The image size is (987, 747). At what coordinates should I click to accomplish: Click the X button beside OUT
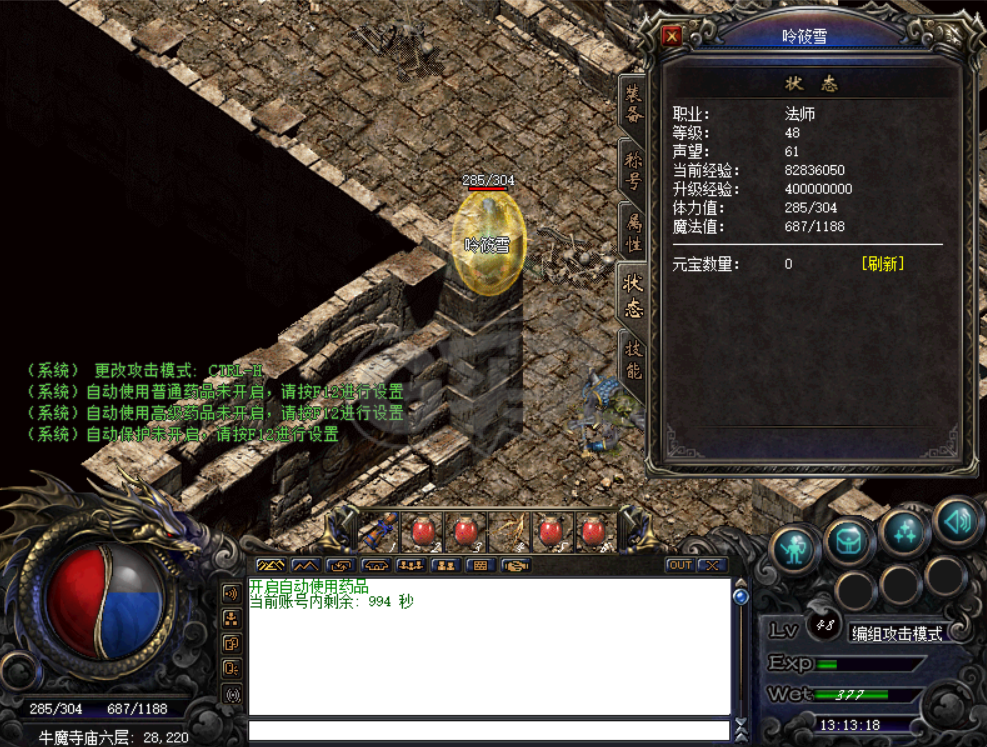[x=712, y=565]
